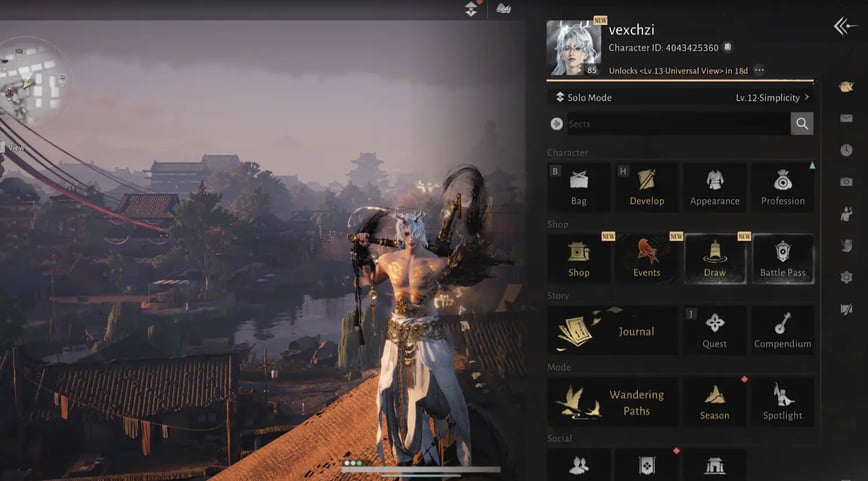This screenshot has height=481, width=868.
Task: Open the Journal
Action: [x=612, y=330]
